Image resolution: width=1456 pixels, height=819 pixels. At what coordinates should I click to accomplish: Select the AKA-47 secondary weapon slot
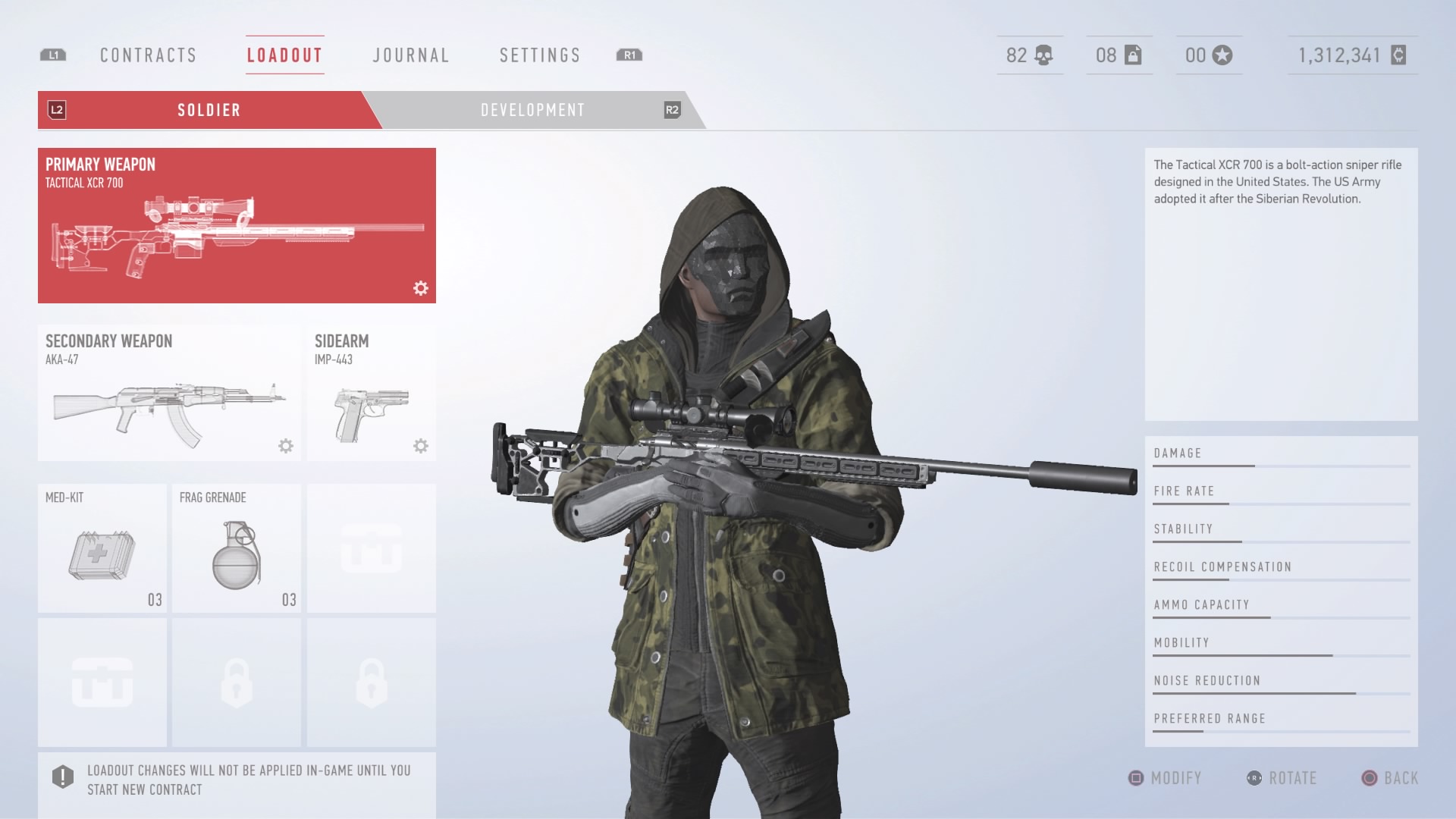click(x=169, y=393)
